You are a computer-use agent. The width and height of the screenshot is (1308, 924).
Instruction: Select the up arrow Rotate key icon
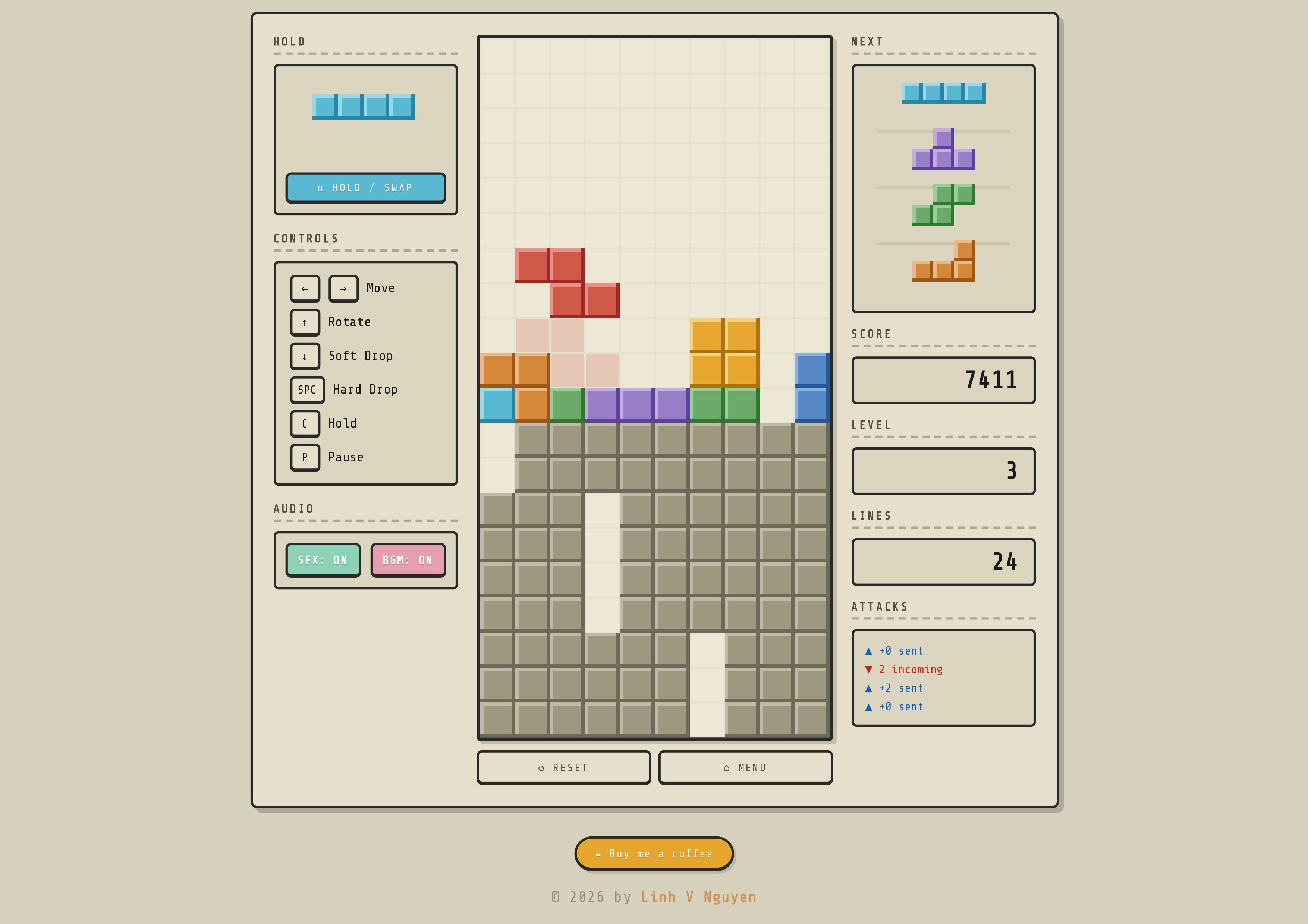(x=305, y=322)
